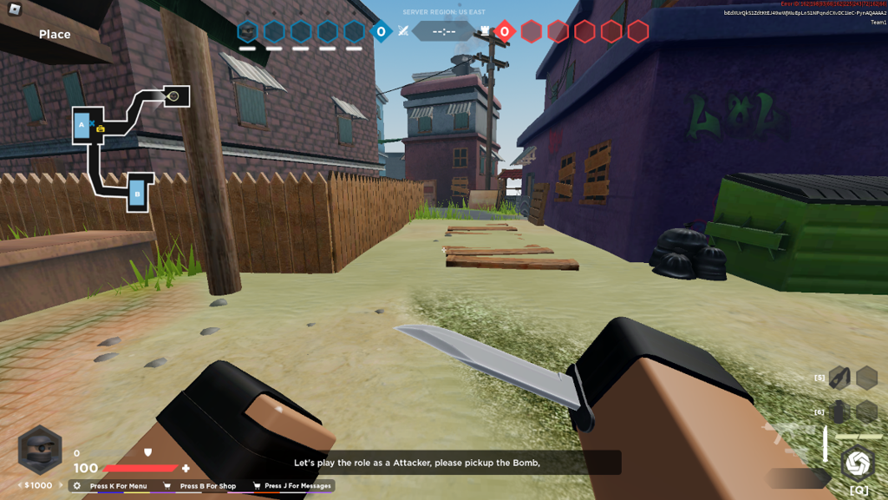Click the yellow bomb marker on minimap
The width and height of the screenshot is (888, 500).
(101, 129)
